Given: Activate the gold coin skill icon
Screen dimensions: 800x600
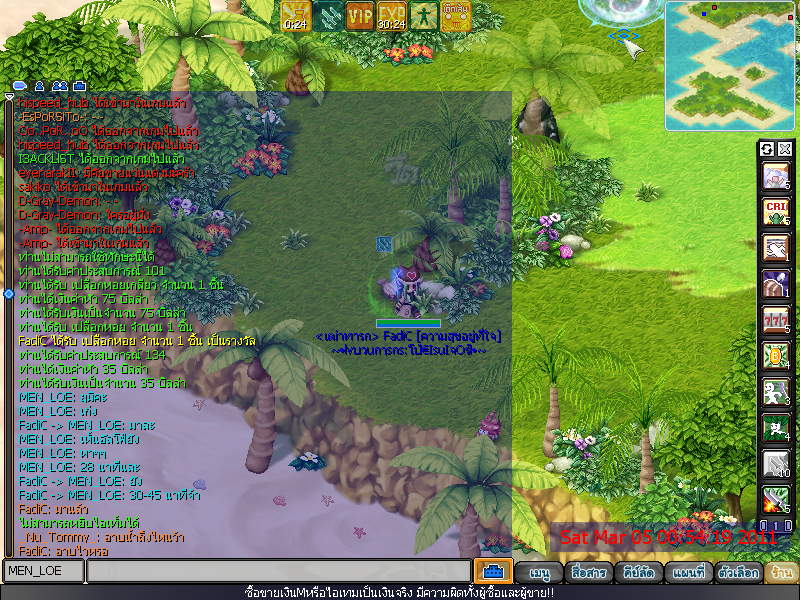Looking at the screenshot, I should (777, 355).
